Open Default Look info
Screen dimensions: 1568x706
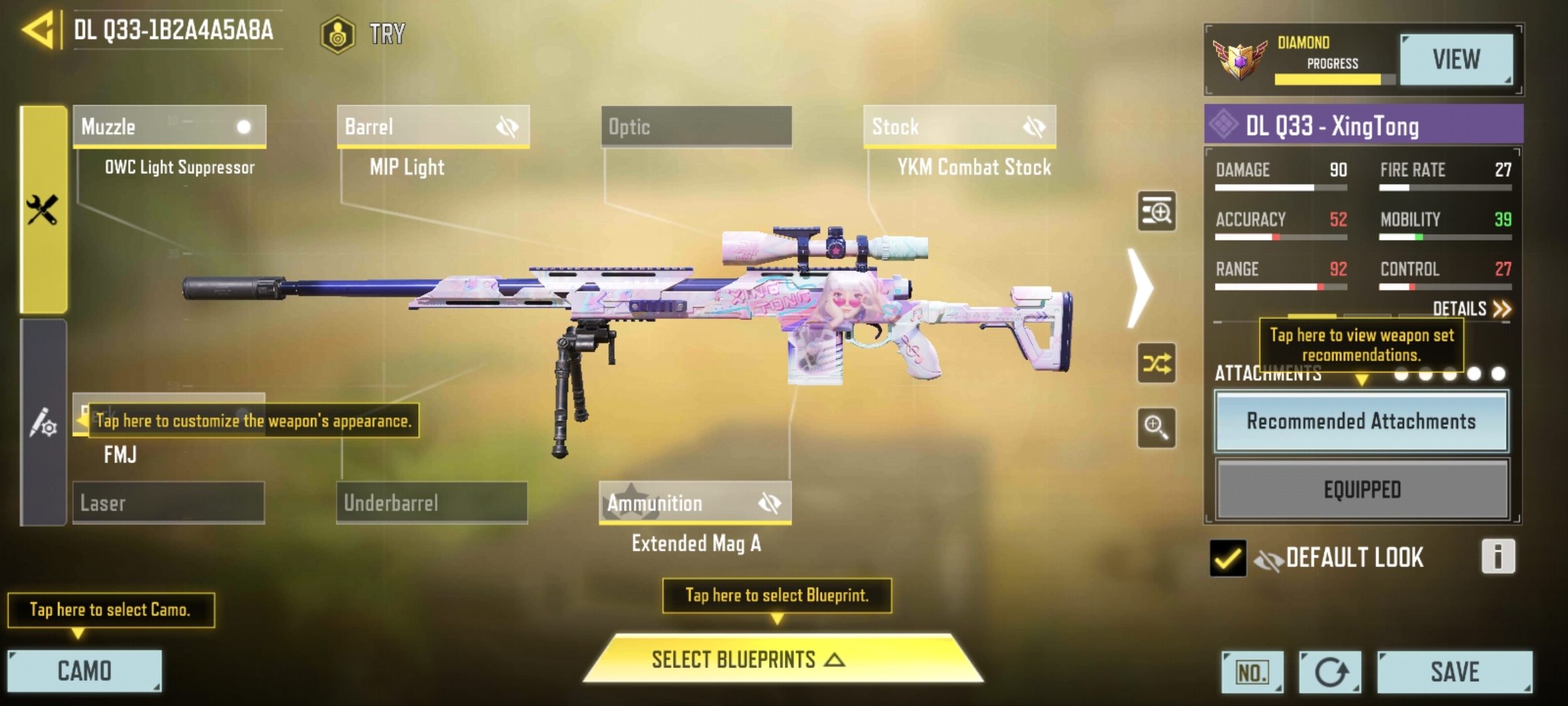pyautogui.click(x=1497, y=557)
